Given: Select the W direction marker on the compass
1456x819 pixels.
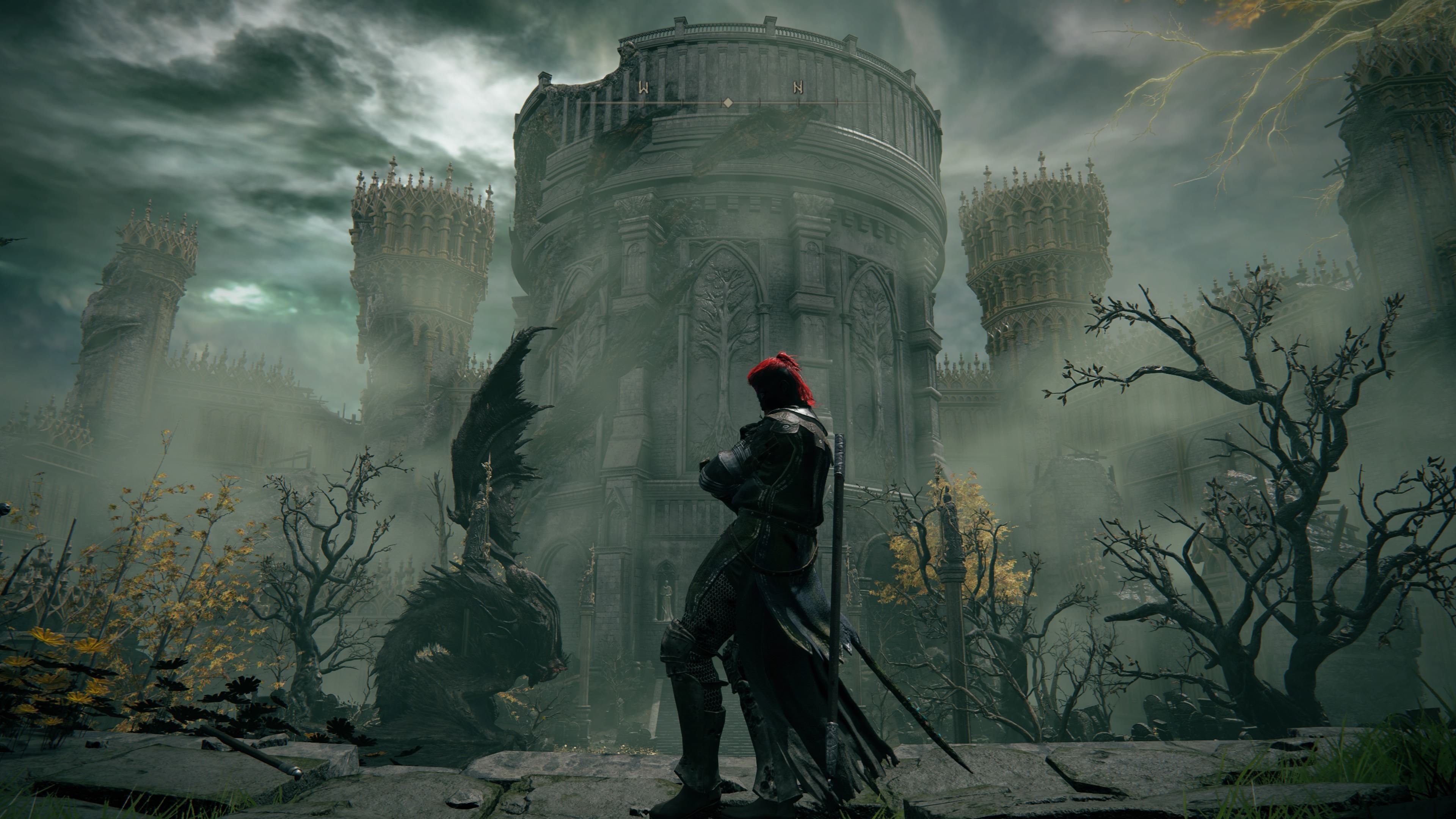Looking at the screenshot, I should pos(643,88).
